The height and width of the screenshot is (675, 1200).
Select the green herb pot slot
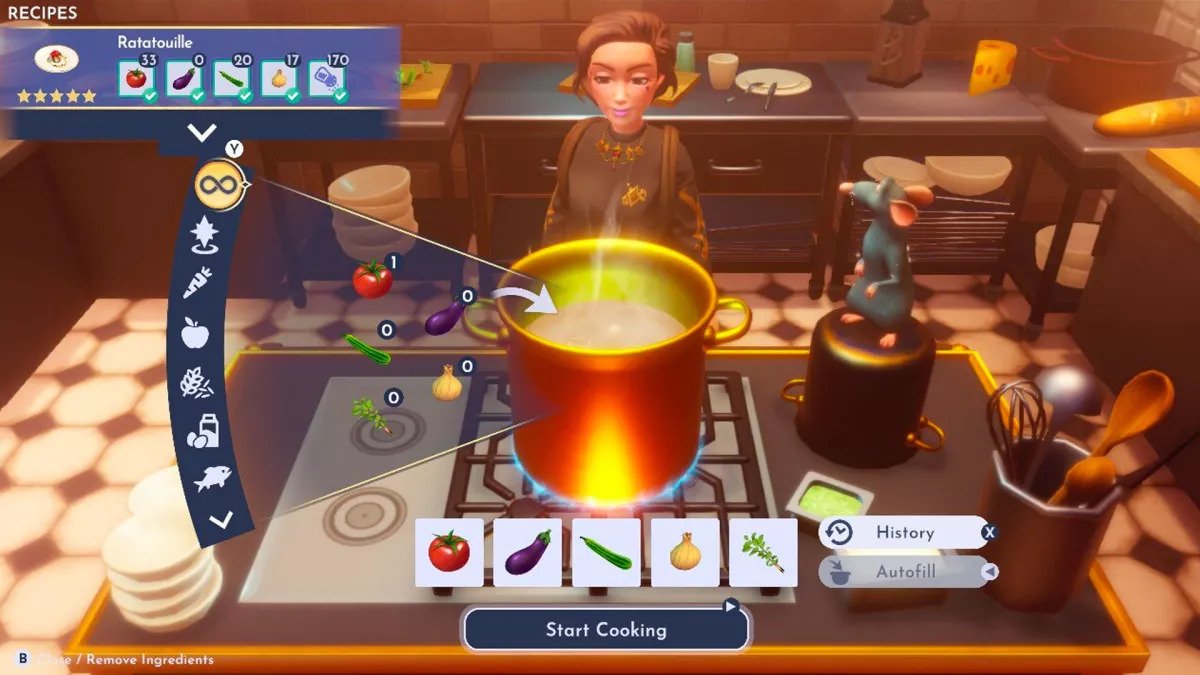pos(763,552)
